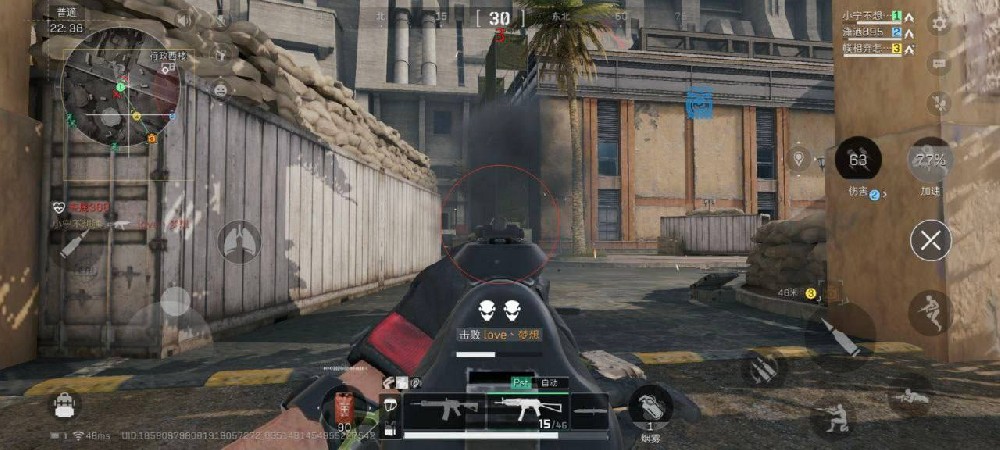1000x450 pixels.
Task: Go prone with the lying soldier button
Action: (x=909, y=397)
